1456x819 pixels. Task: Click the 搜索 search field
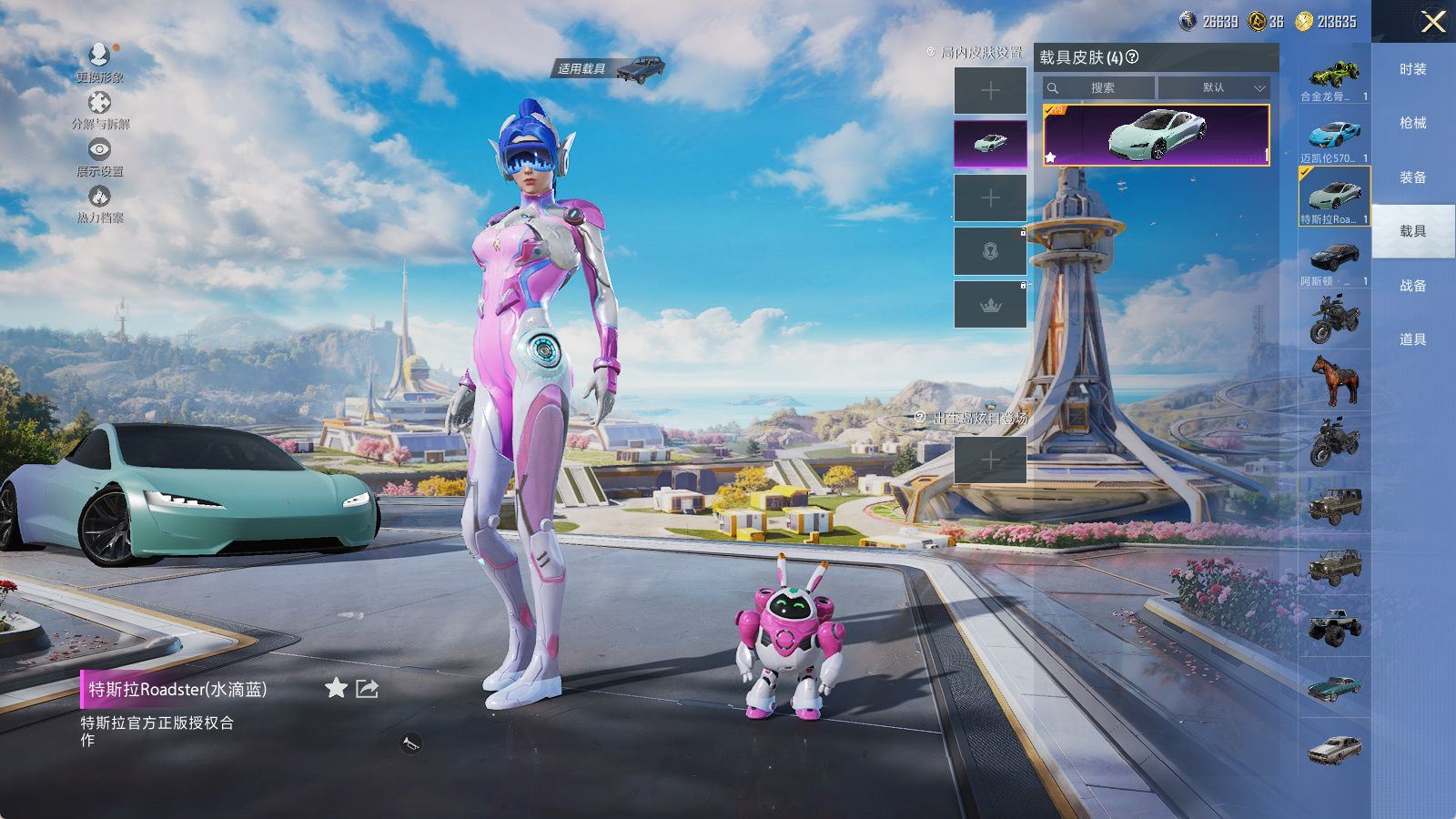(1099, 88)
